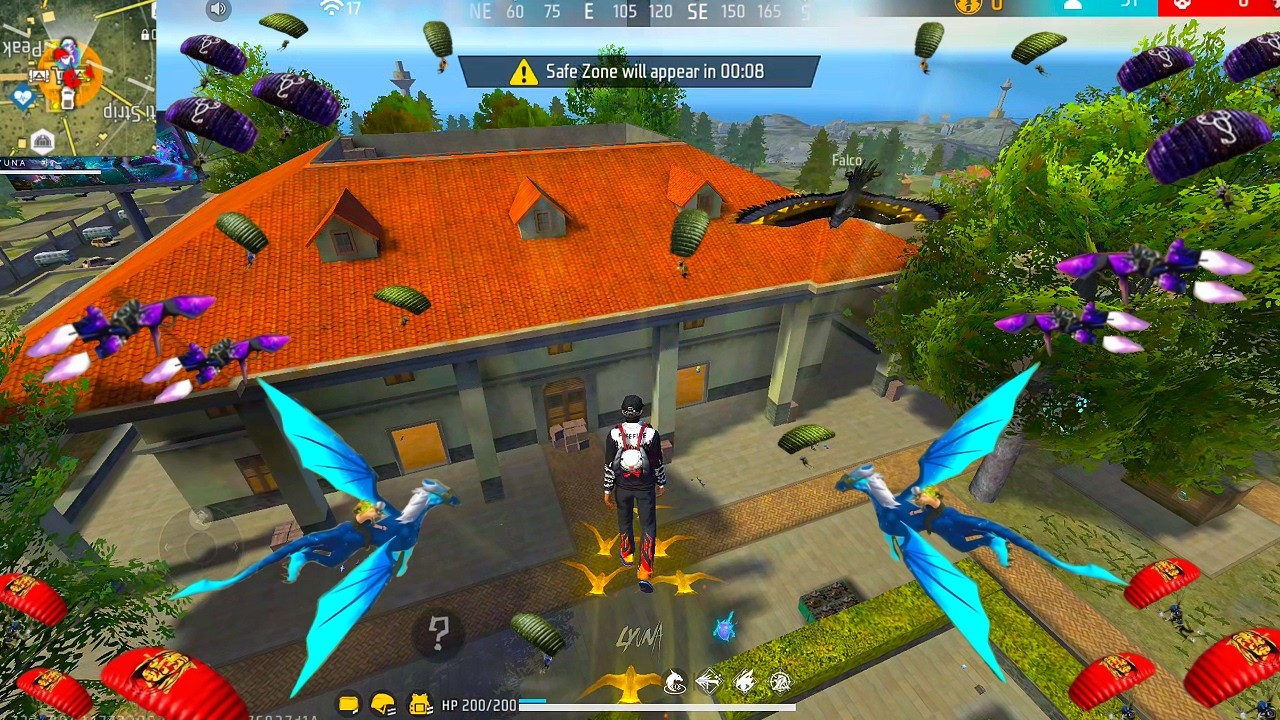
Task: Select the yellow armor vest icon
Action: point(420,705)
